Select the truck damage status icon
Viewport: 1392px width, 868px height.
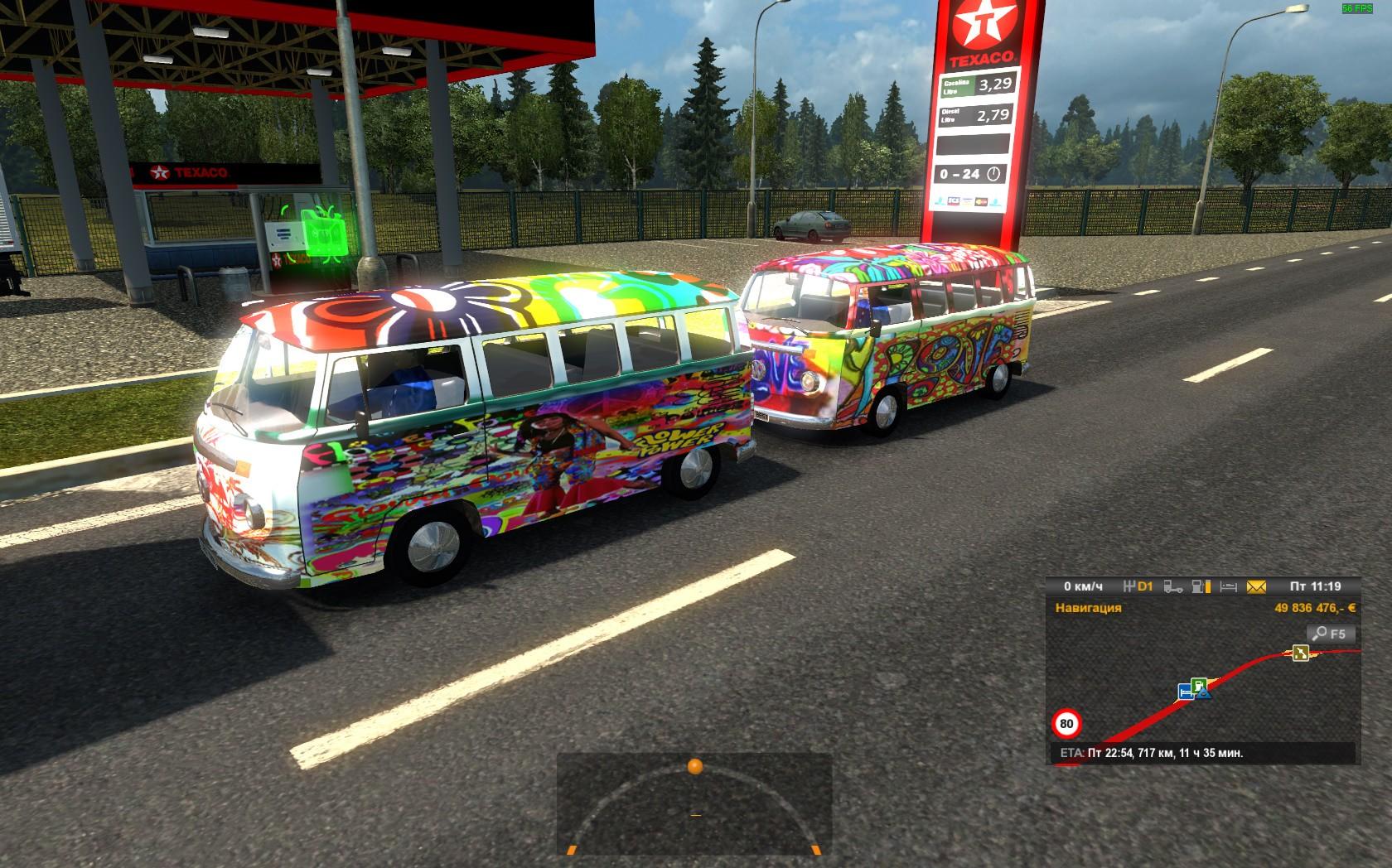point(1172,587)
